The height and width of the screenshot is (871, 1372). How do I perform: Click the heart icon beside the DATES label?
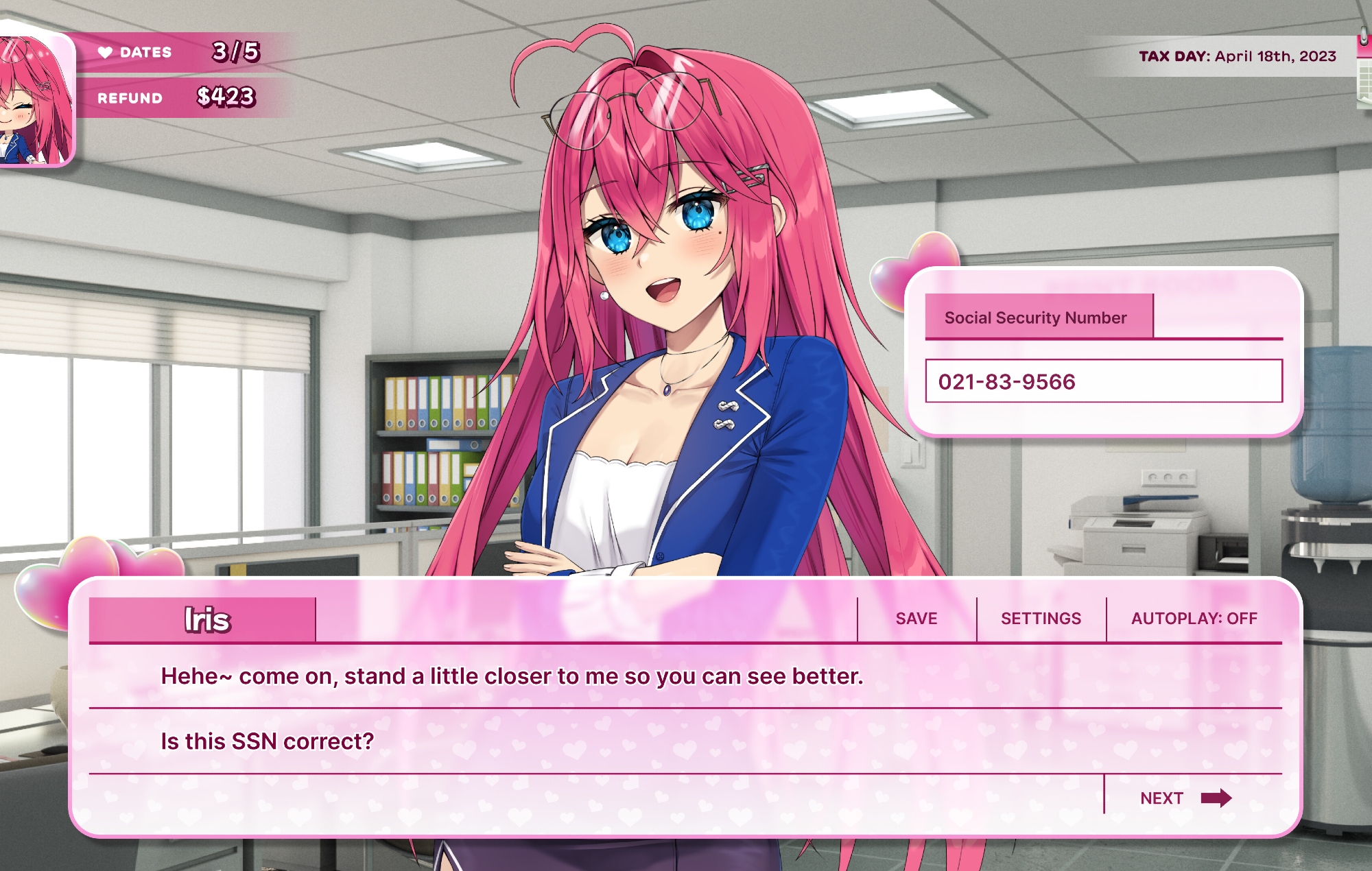click(x=104, y=53)
